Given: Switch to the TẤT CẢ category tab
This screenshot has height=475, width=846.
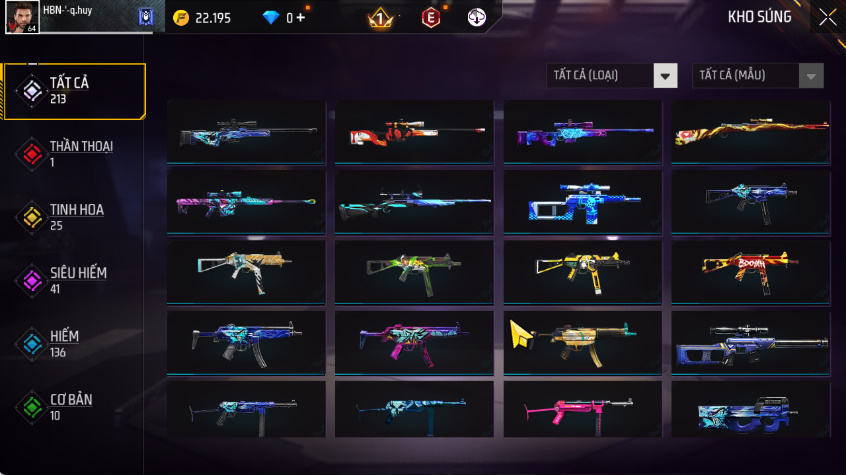Looking at the screenshot, I should (x=74, y=91).
